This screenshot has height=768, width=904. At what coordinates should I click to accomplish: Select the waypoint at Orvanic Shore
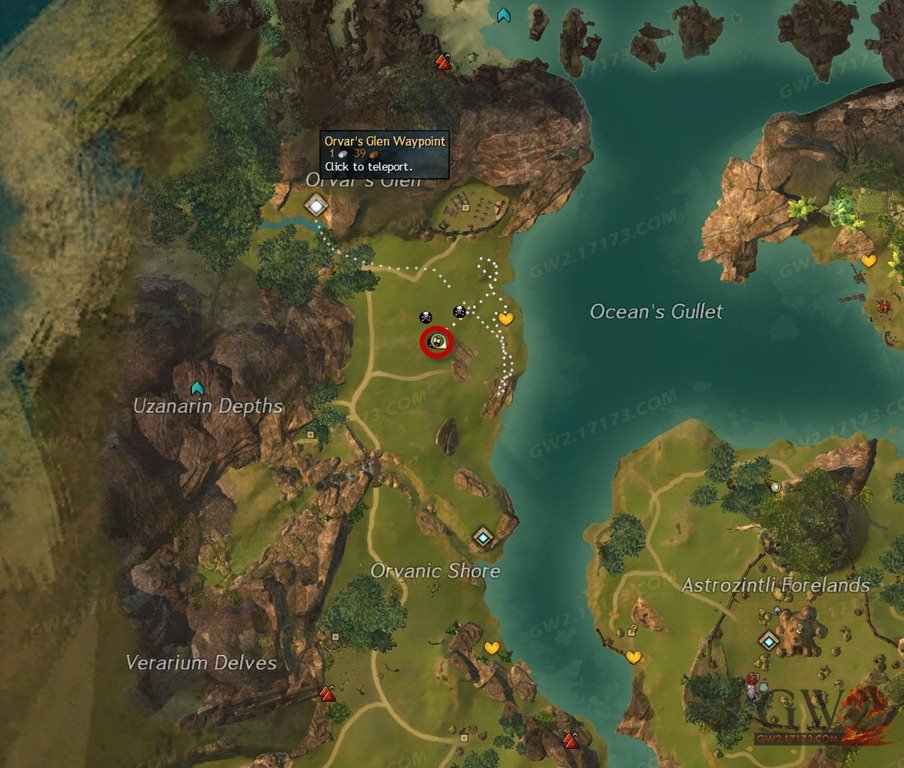pyautogui.click(x=483, y=538)
